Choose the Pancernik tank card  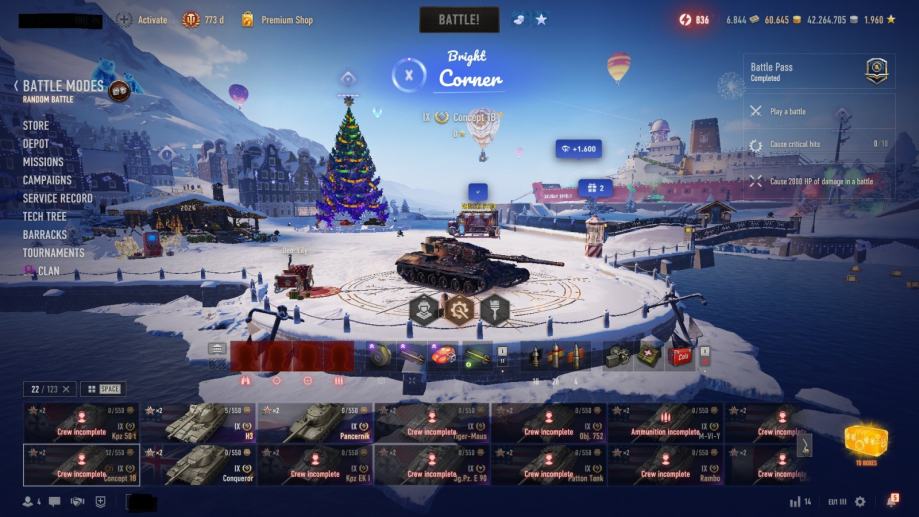click(315, 423)
